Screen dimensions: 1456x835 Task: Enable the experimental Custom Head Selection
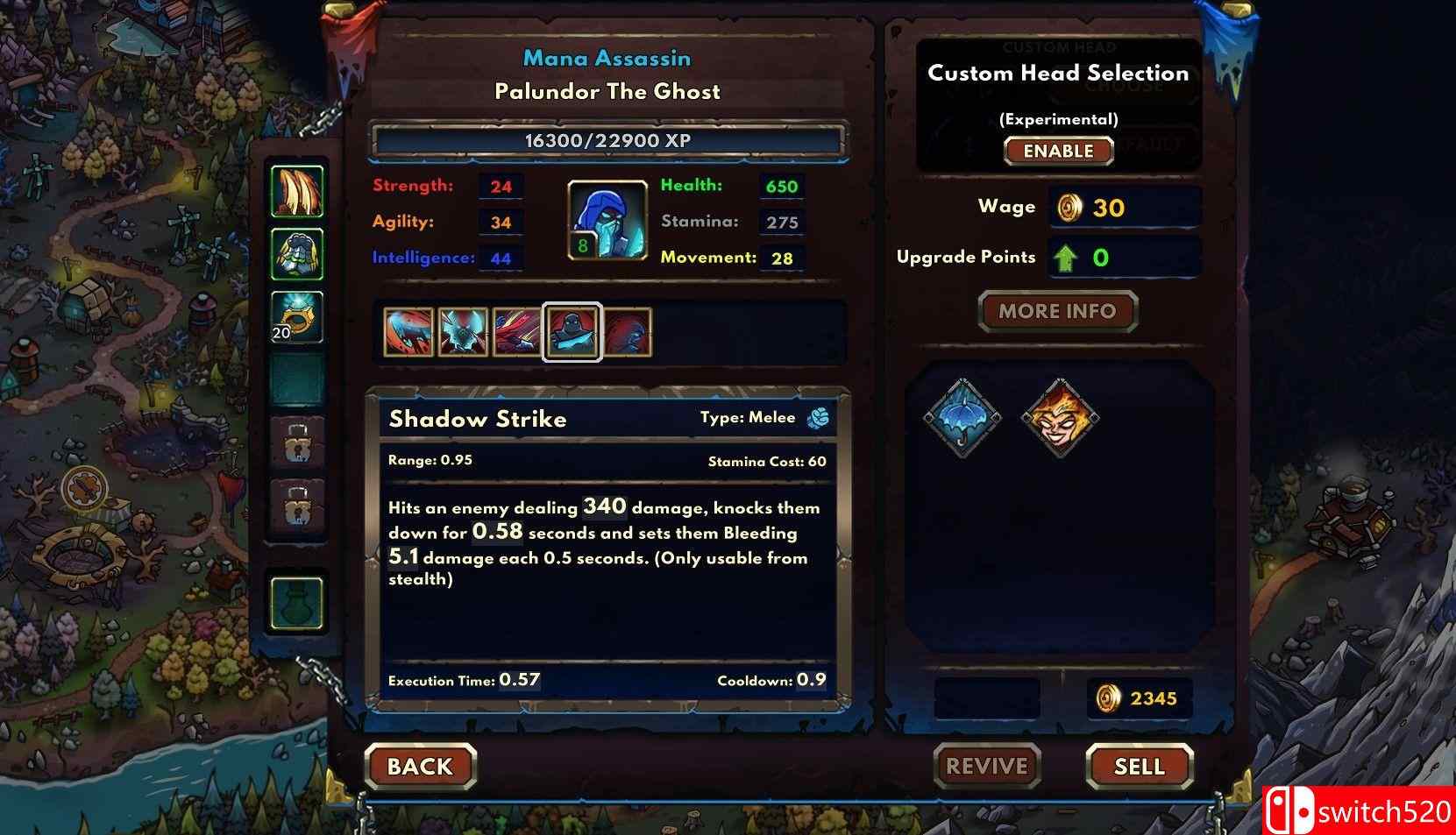tap(1057, 151)
